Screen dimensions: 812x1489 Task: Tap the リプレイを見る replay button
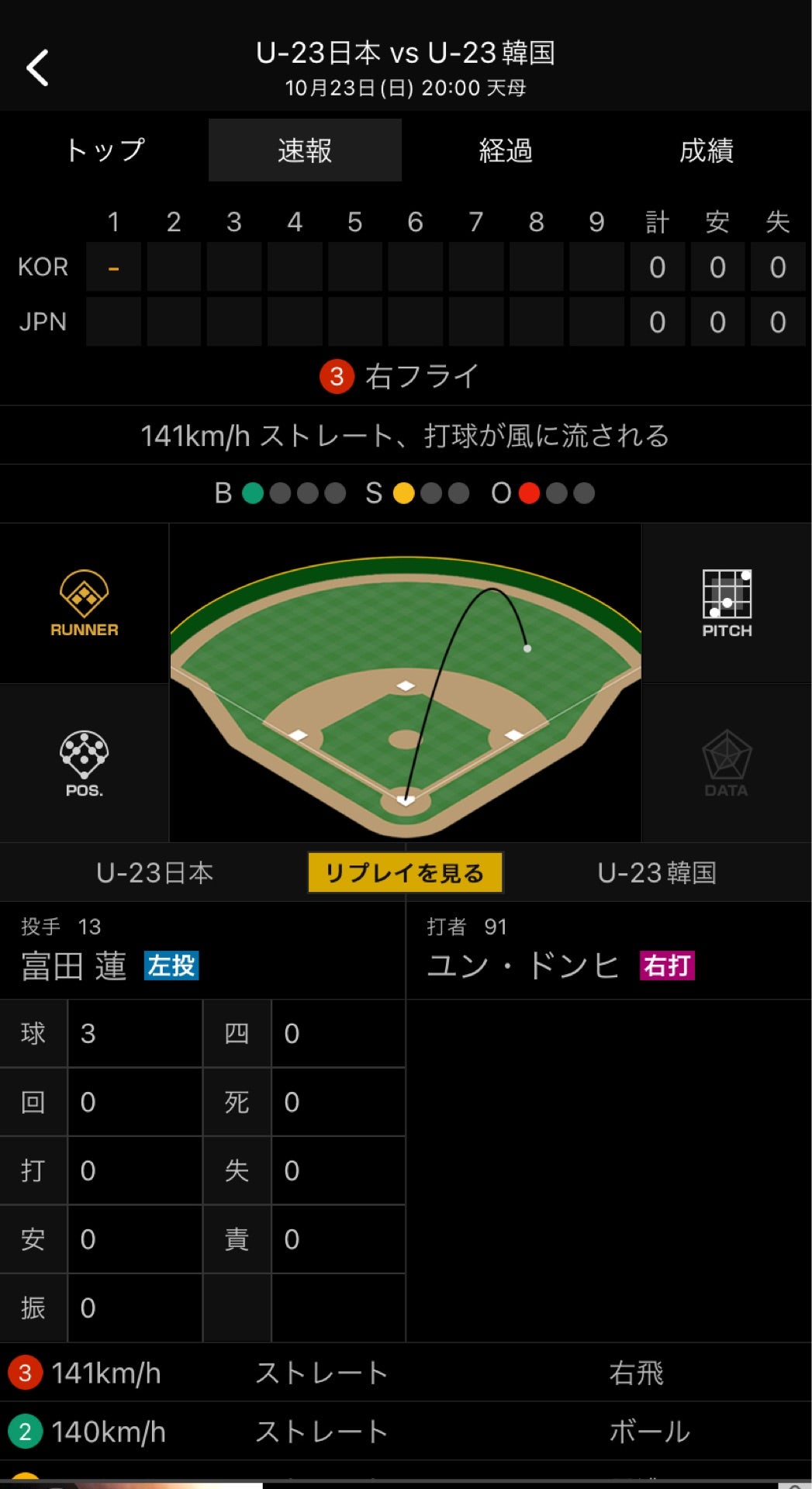405,872
